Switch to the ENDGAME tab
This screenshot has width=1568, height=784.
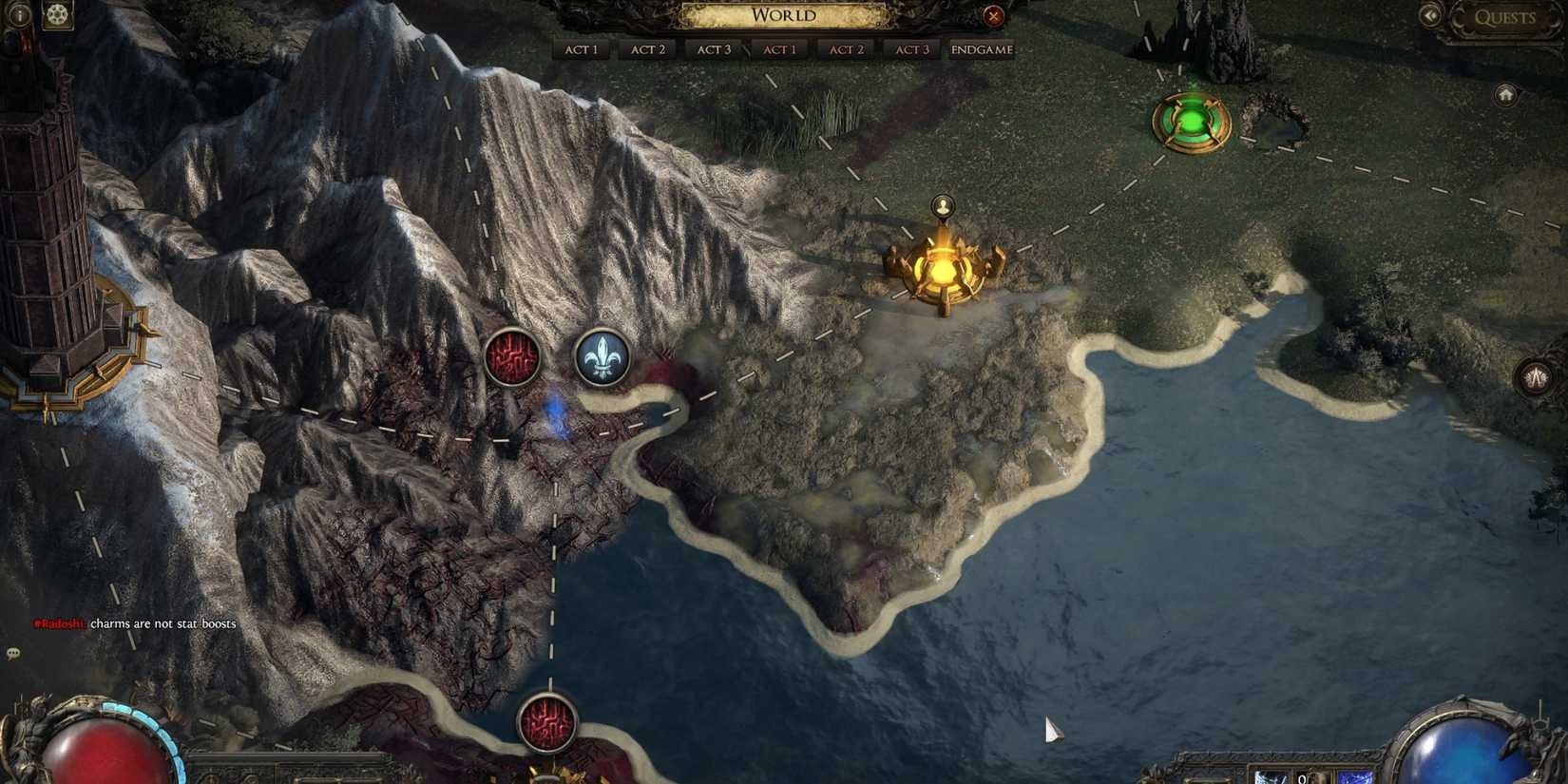coord(980,48)
